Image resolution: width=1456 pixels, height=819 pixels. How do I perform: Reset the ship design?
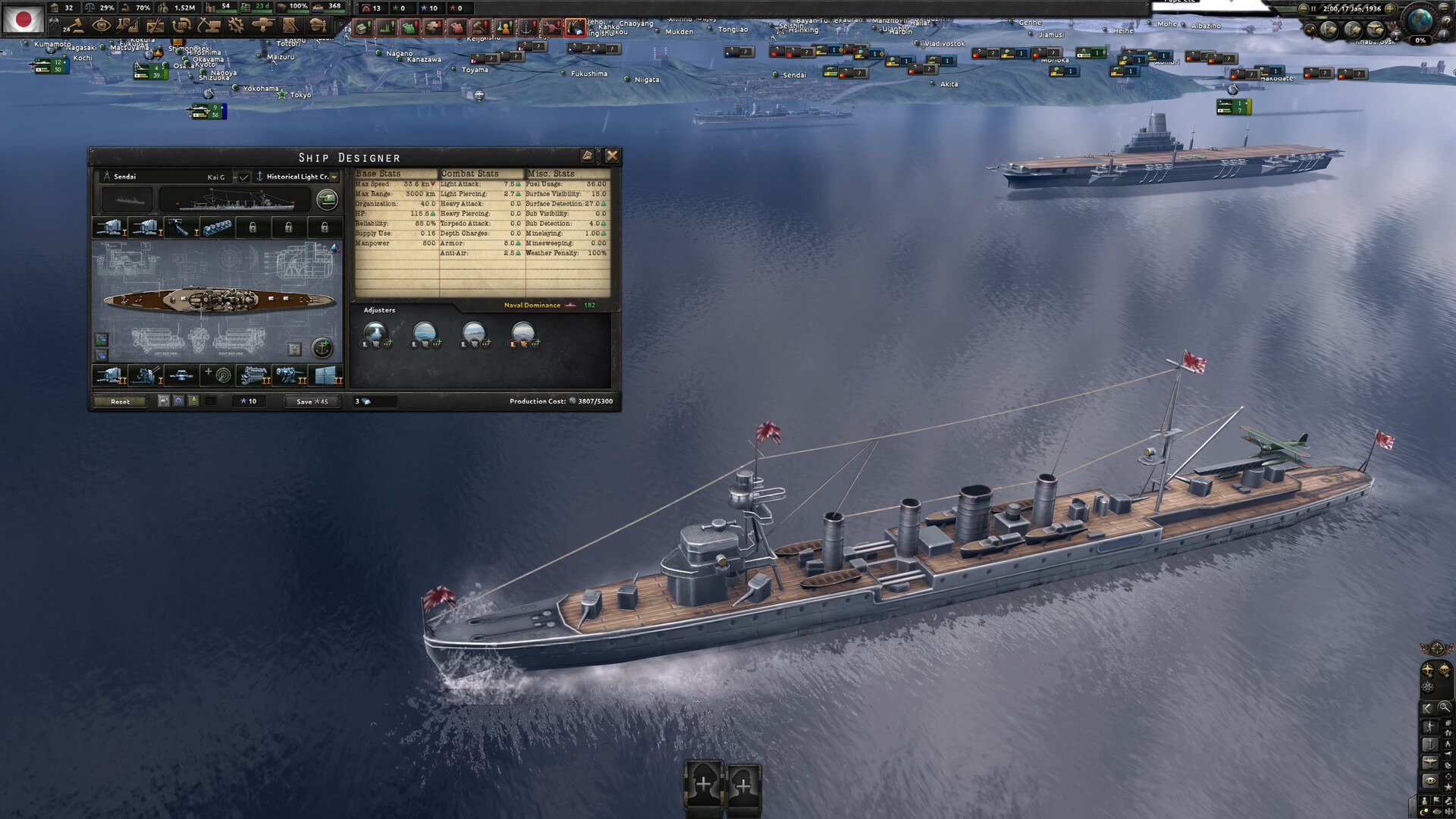pyautogui.click(x=120, y=401)
